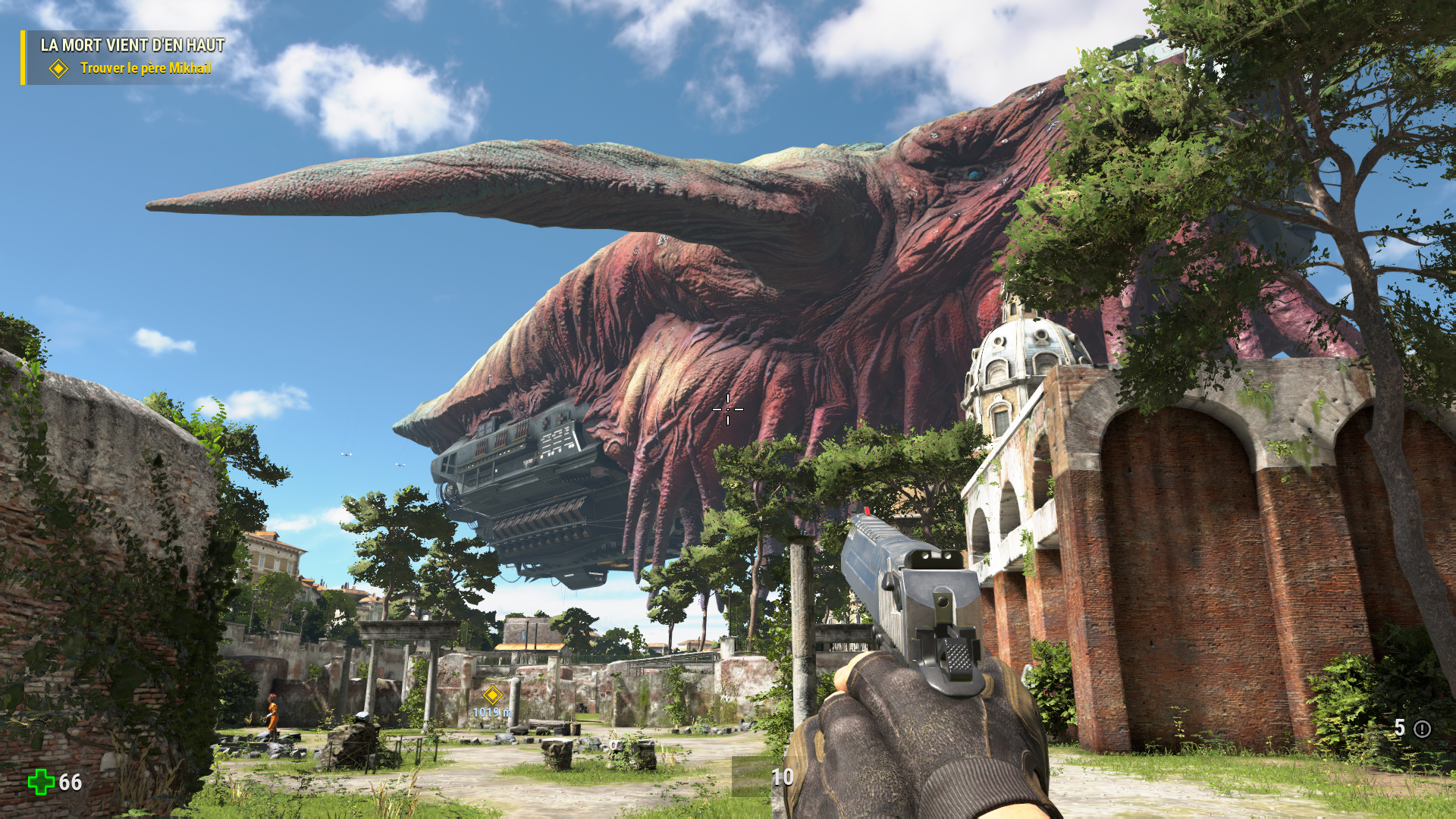Click the yellow diamond waypoint marker
Screen dimensions: 1456x819
(x=493, y=695)
